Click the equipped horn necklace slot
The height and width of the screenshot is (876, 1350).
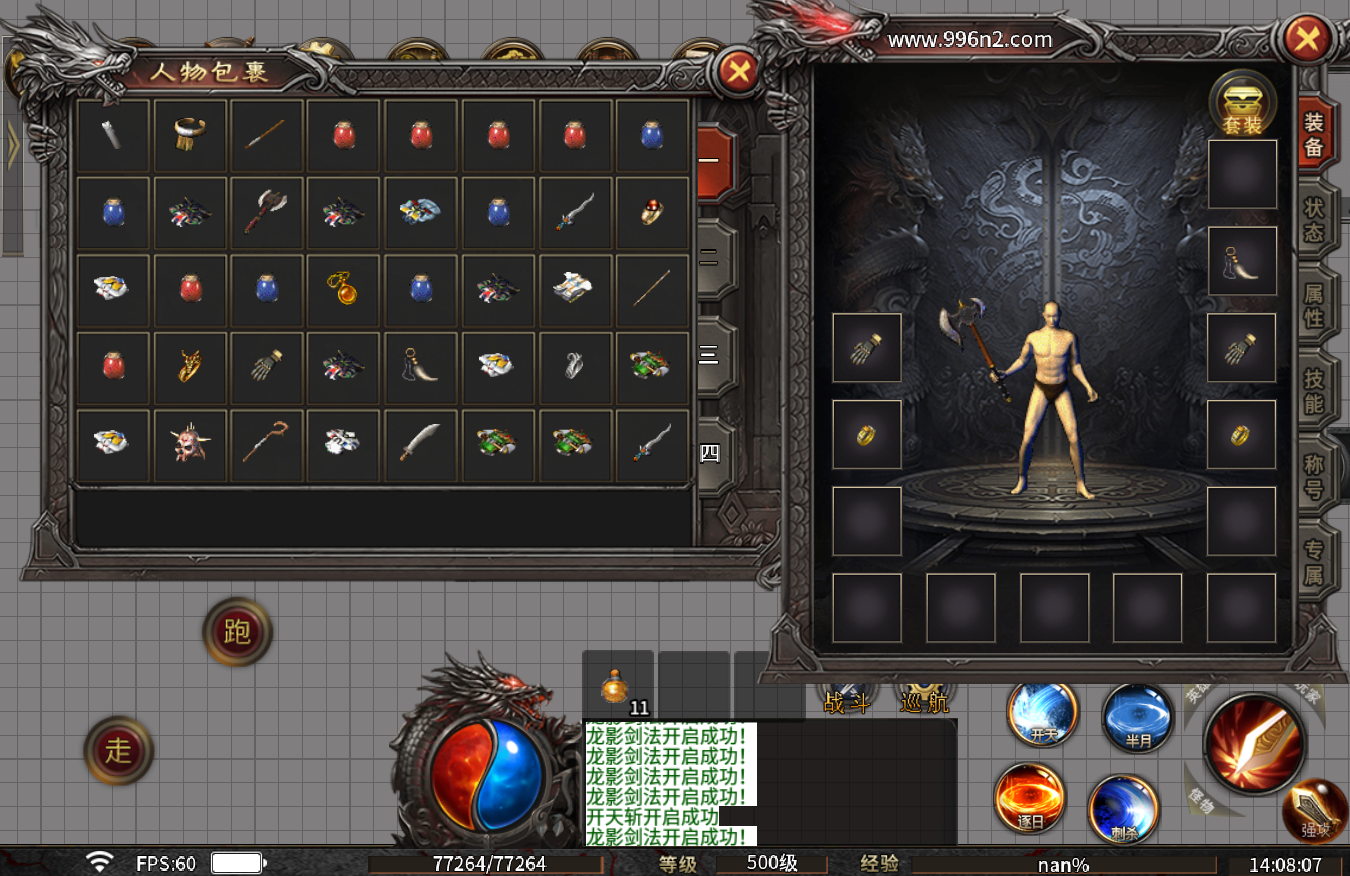1242,261
